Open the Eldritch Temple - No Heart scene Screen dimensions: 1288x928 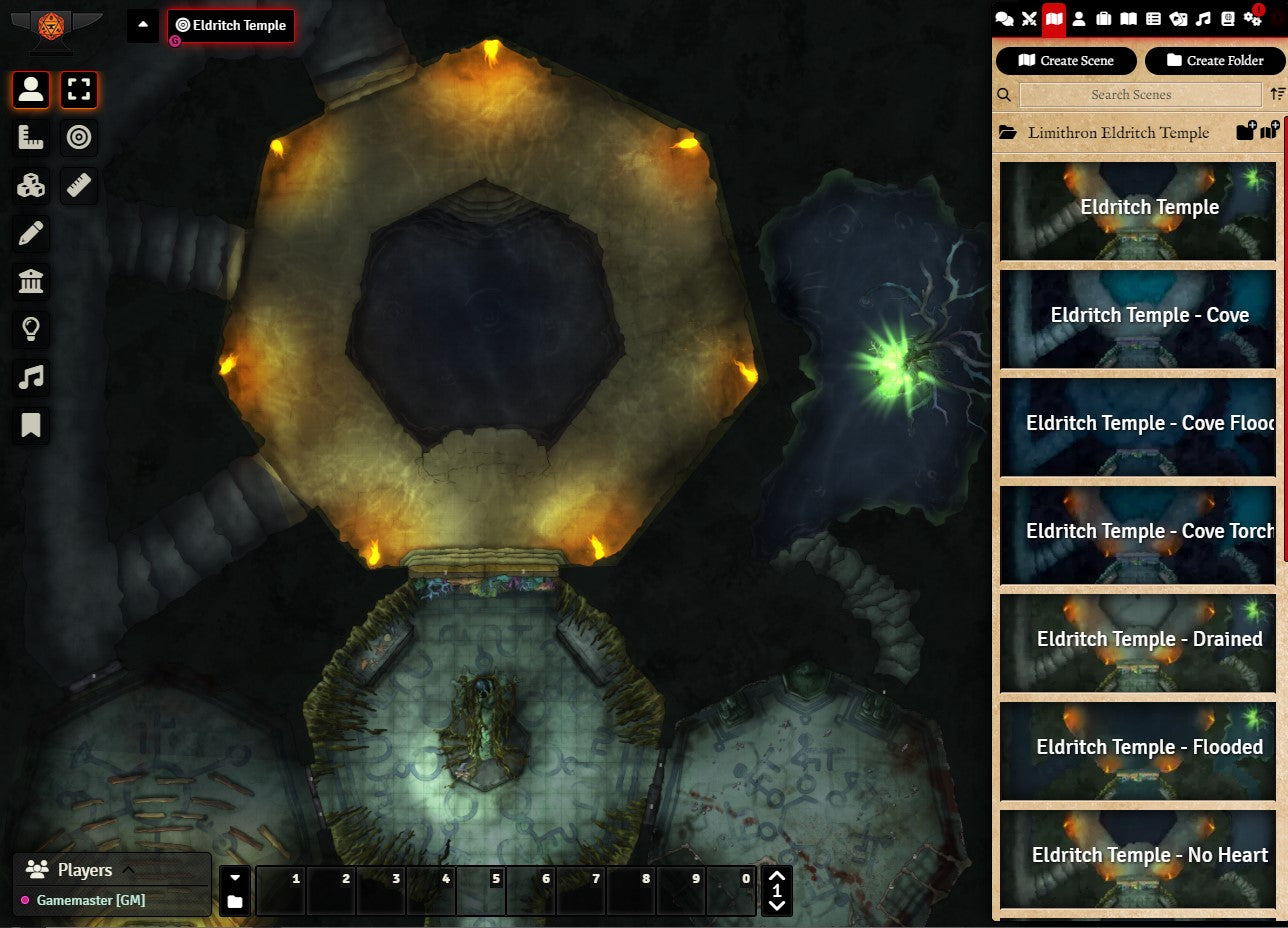click(1138, 856)
